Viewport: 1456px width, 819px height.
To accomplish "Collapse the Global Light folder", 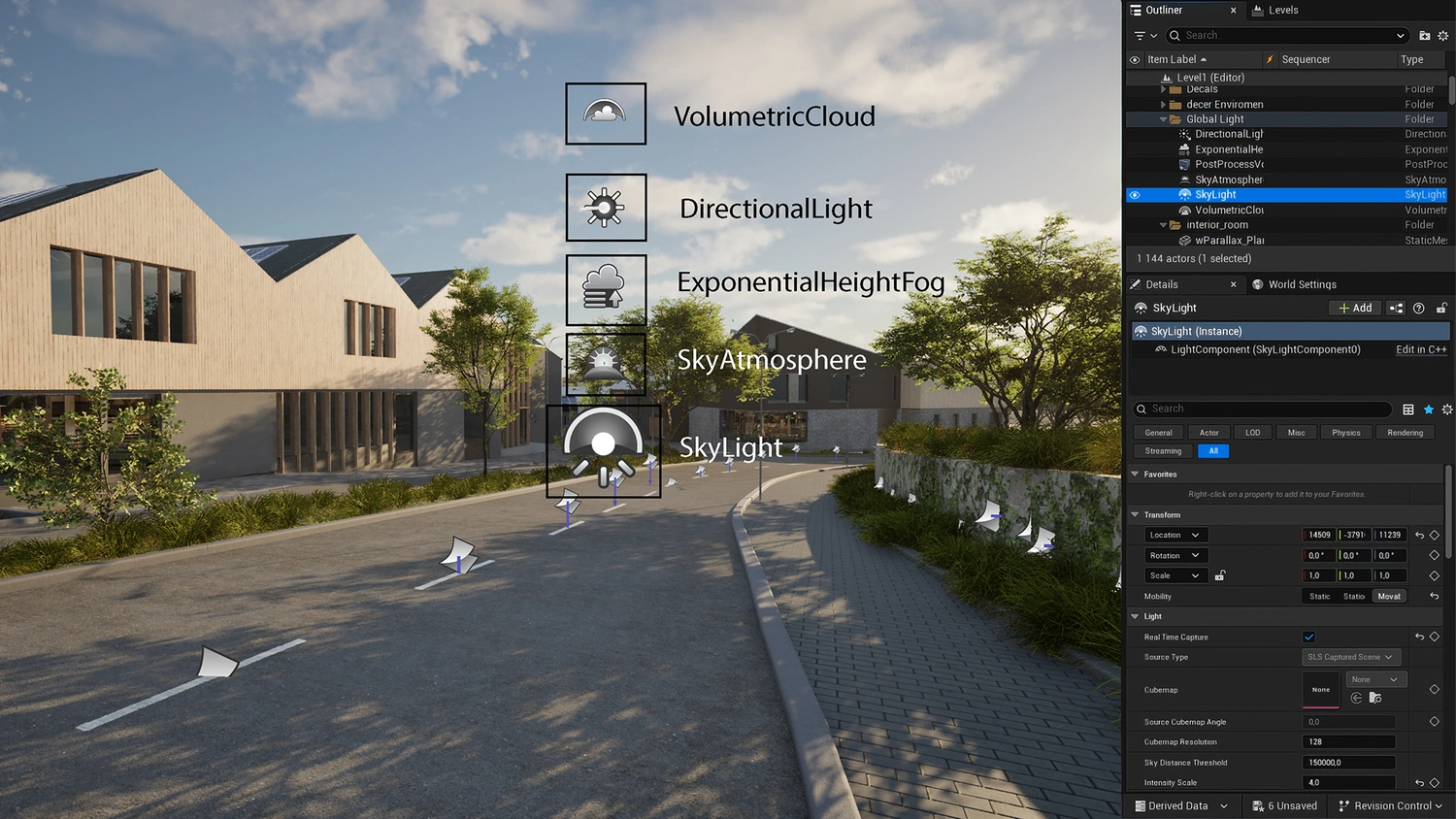I will (x=1163, y=118).
